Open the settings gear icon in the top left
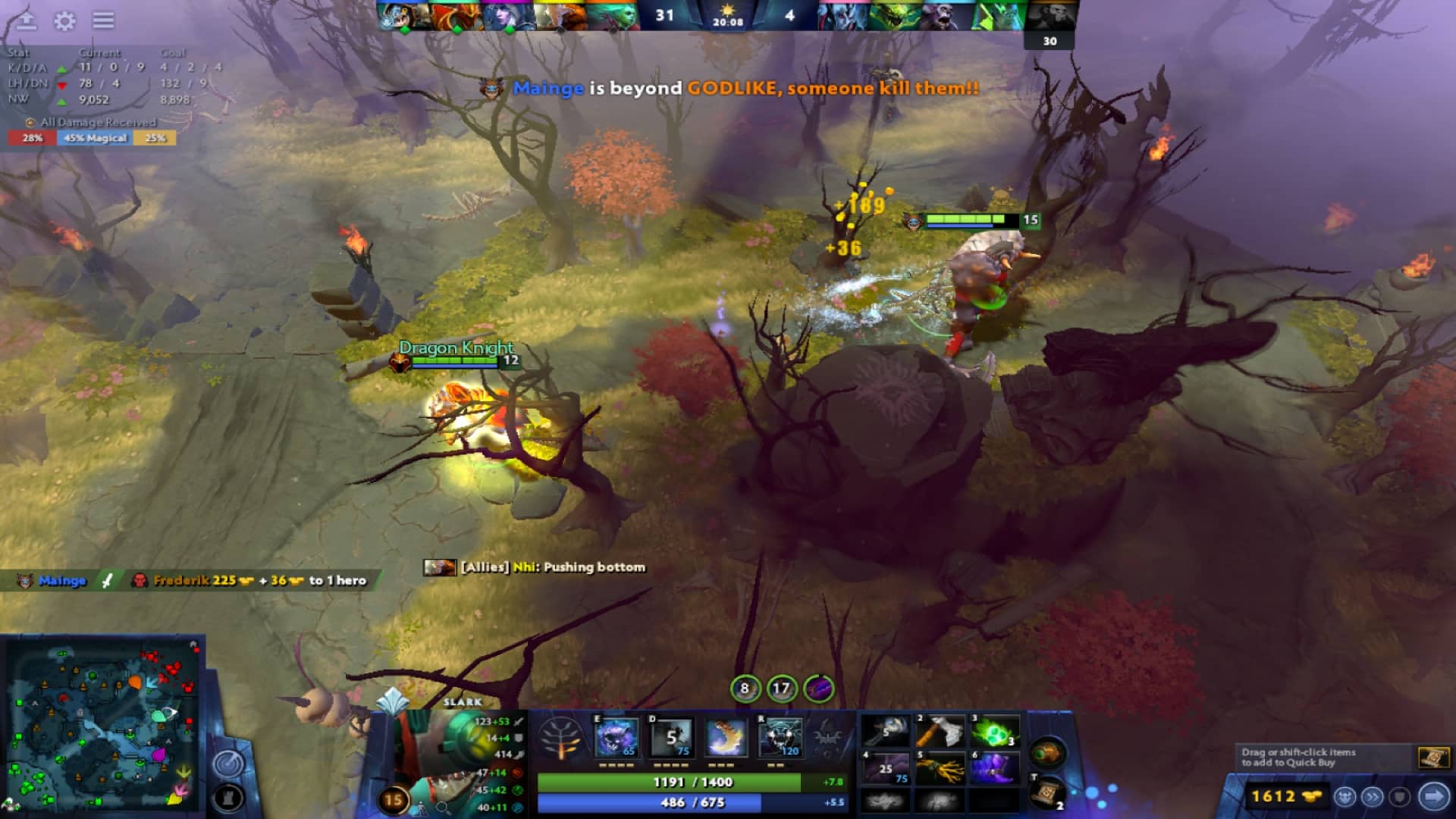 point(64,21)
